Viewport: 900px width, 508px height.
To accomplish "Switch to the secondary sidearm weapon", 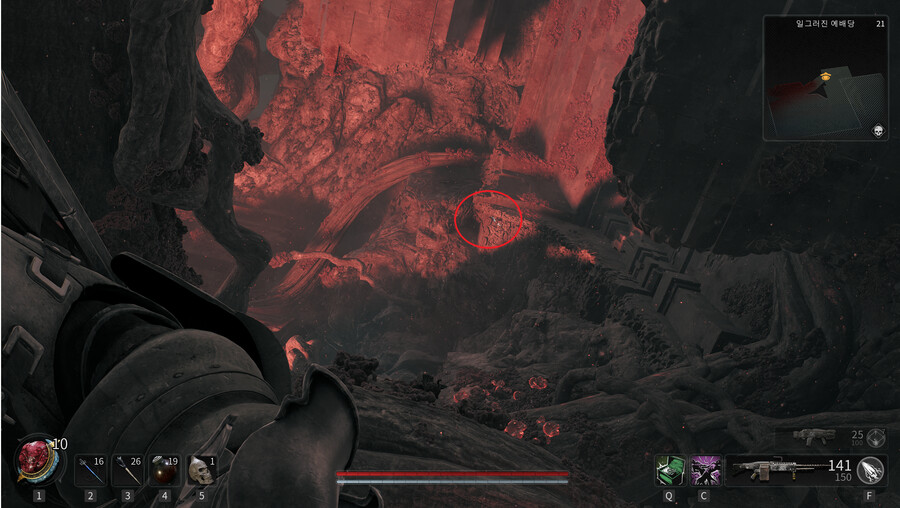I will pyautogui.click(x=815, y=436).
